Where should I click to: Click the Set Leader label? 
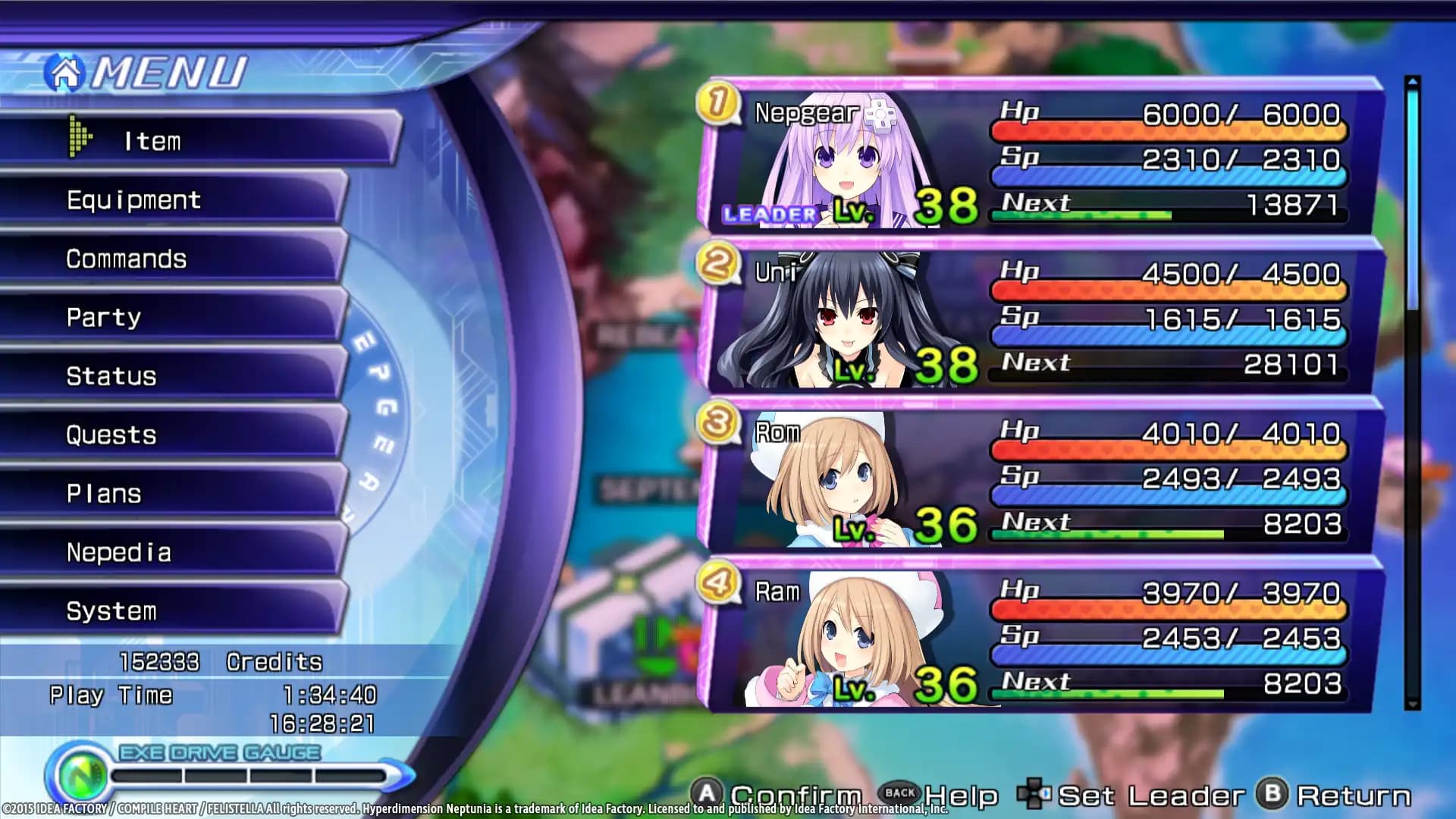click(1153, 794)
